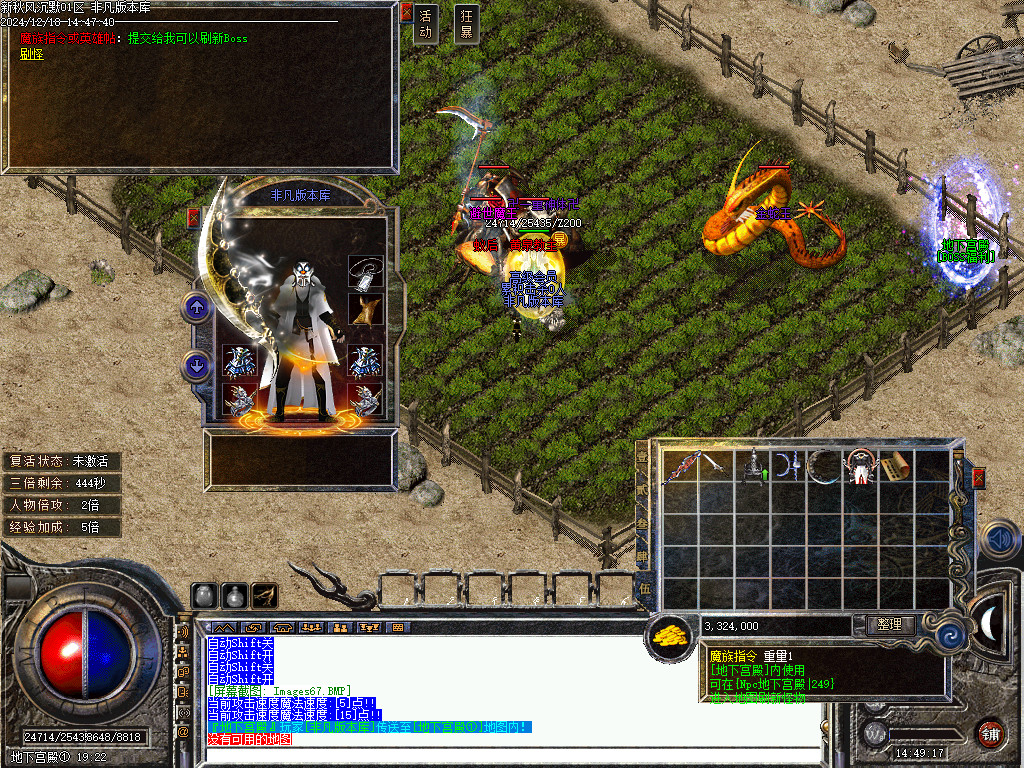Image resolution: width=1024 pixels, height=768 pixels.
Task: Switch to bag page 叁
Action: 642,524
